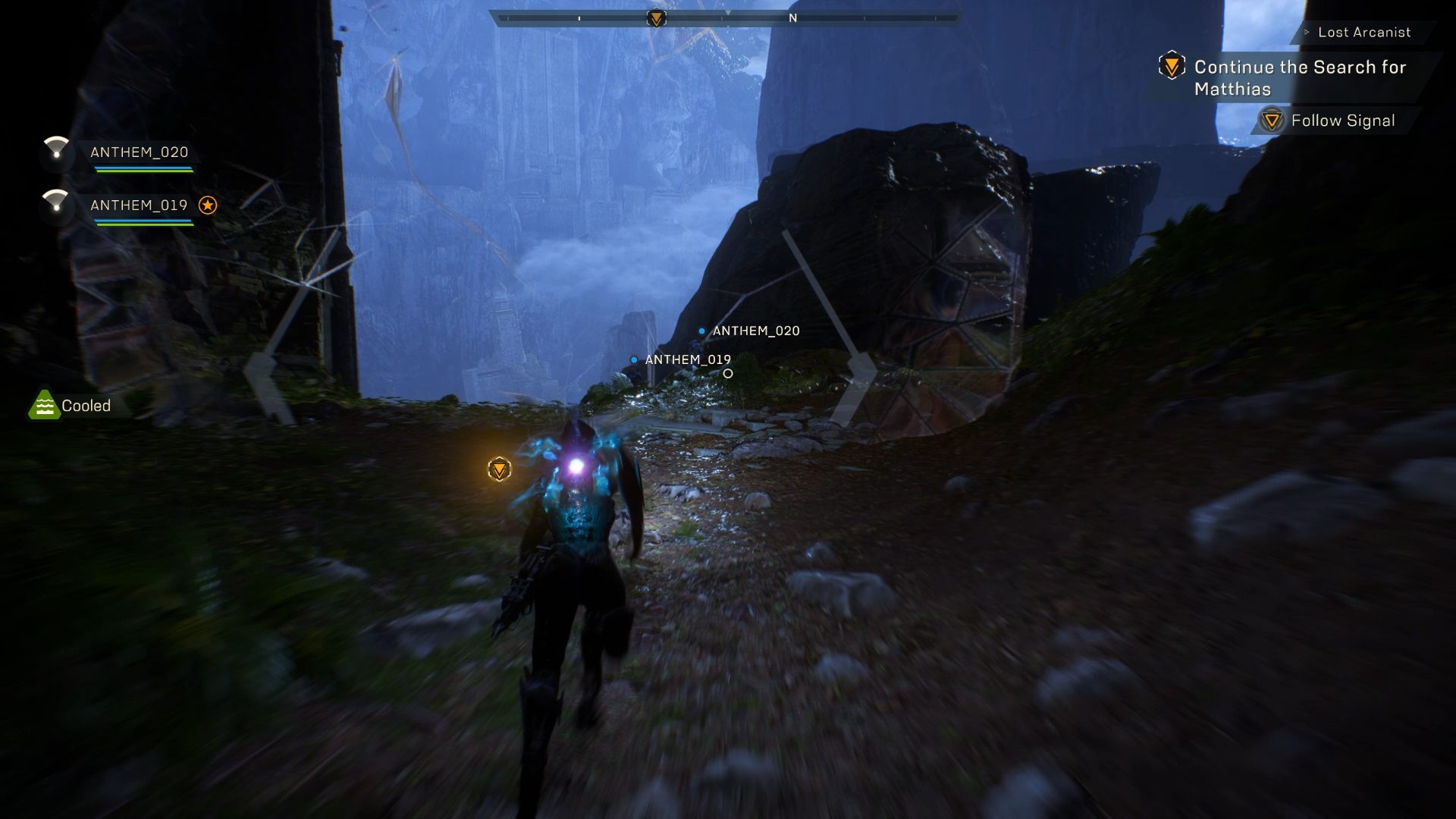The height and width of the screenshot is (819, 1456).
Task: Select the star icon beside ANTHEM_019
Action: [x=209, y=204]
